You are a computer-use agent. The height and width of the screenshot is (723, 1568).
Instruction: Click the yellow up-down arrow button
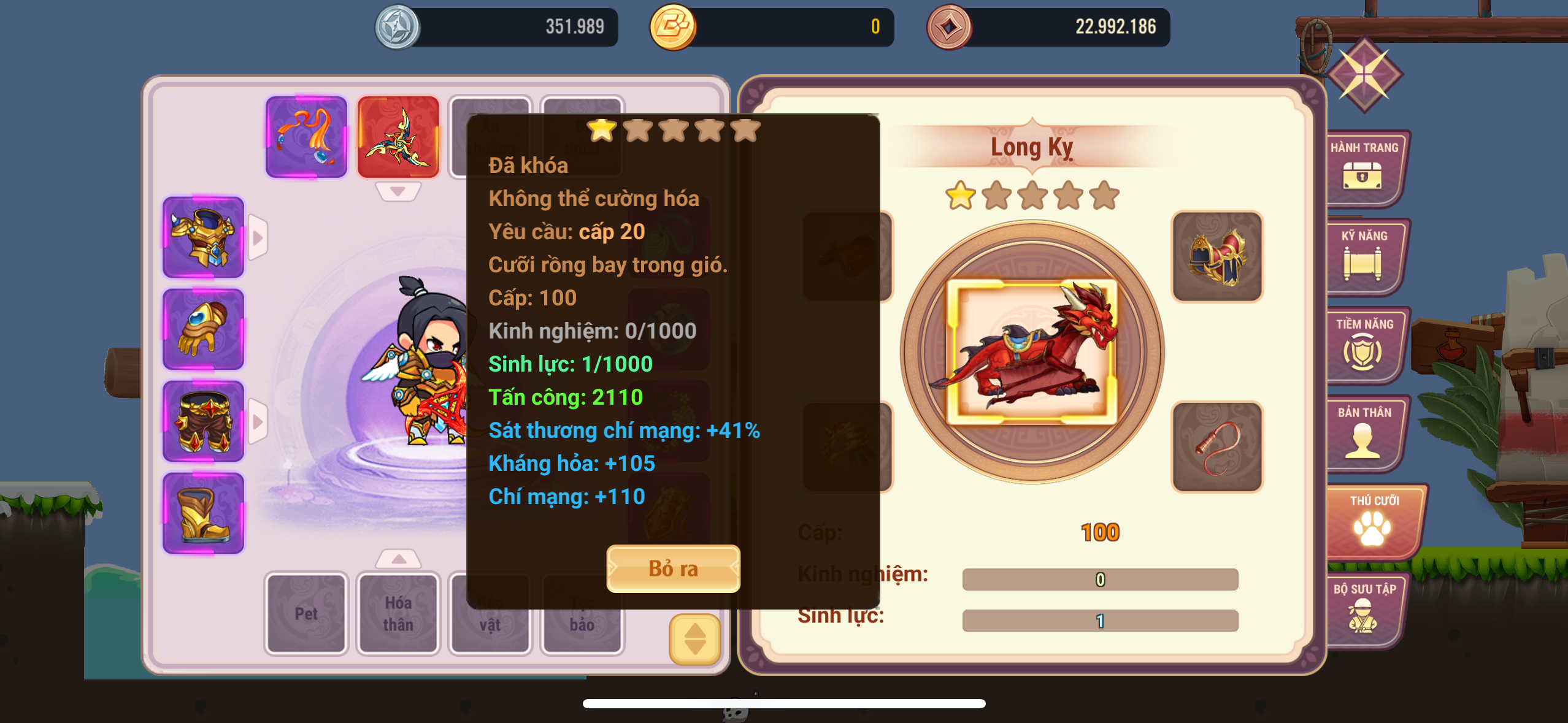coord(694,639)
